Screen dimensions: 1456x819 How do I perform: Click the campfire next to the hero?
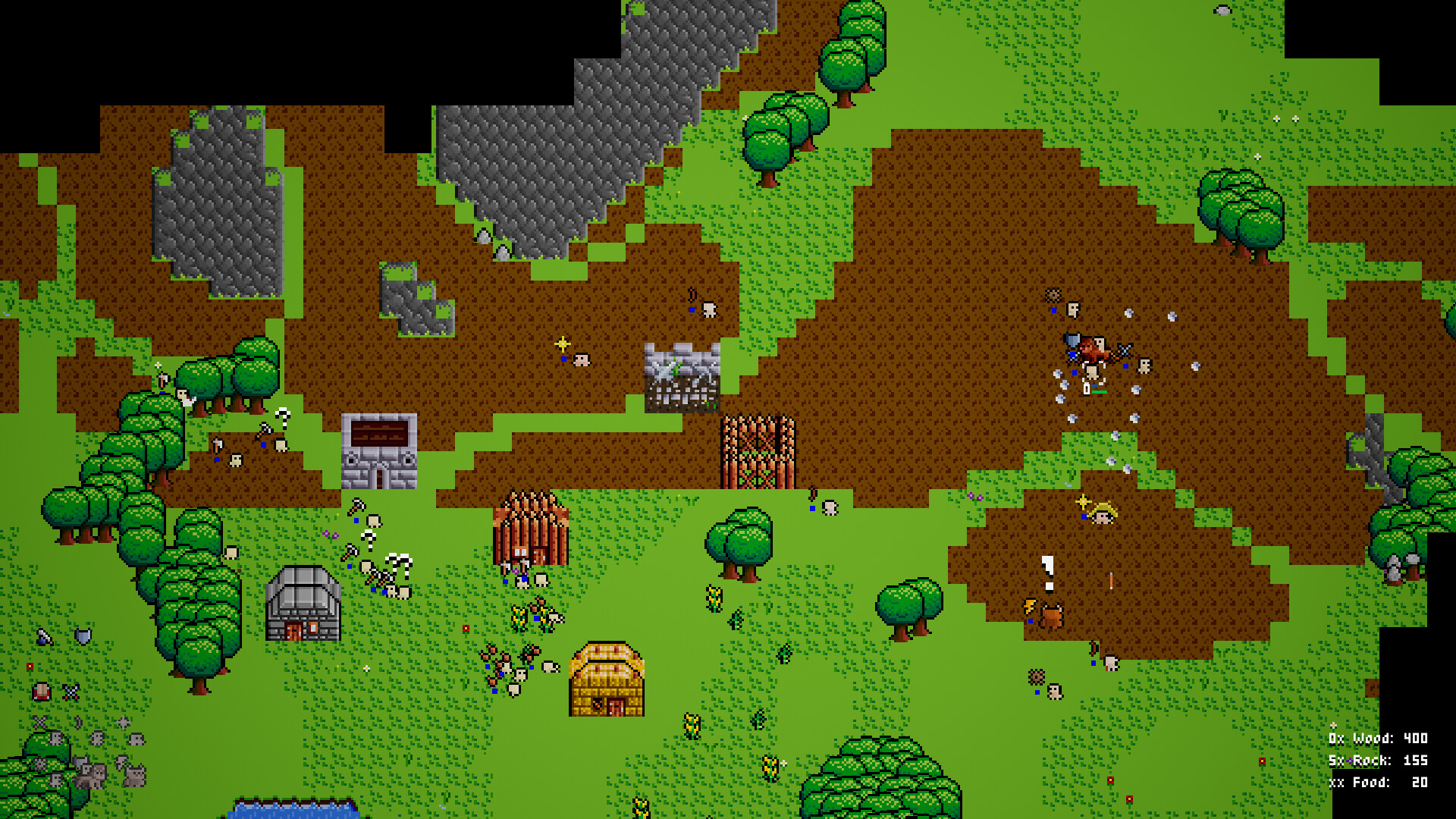(1029, 607)
